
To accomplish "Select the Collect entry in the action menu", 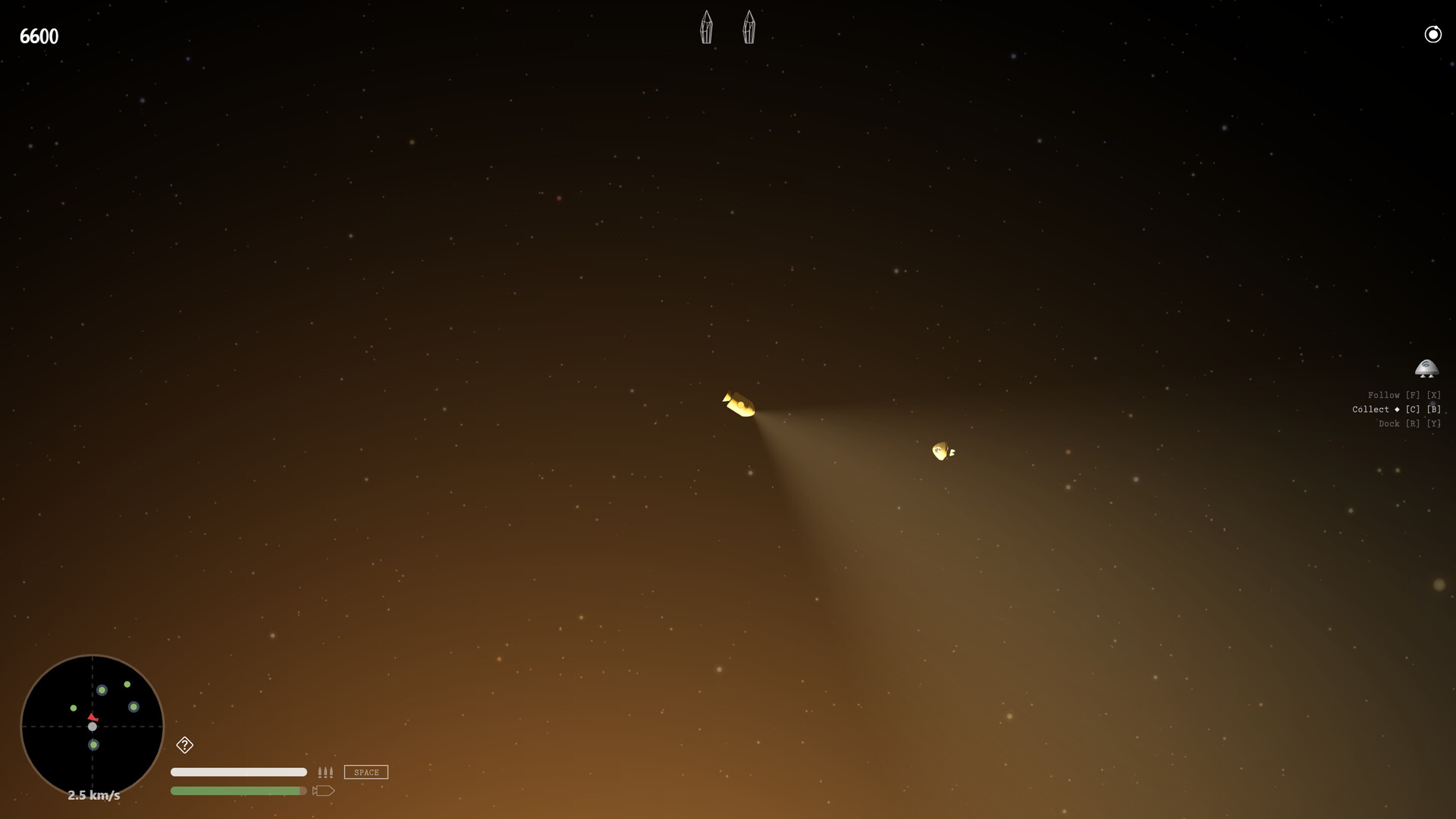I will [x=1371, y=409].
